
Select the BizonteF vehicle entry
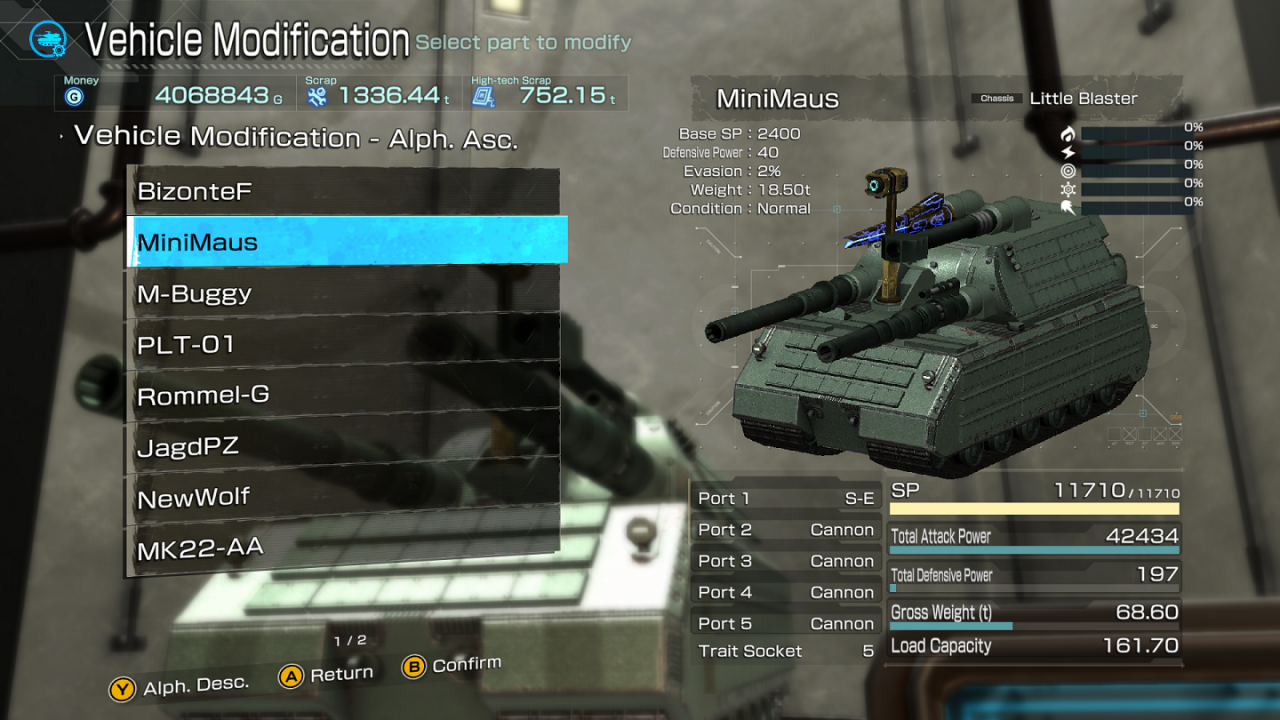point(343,191)
